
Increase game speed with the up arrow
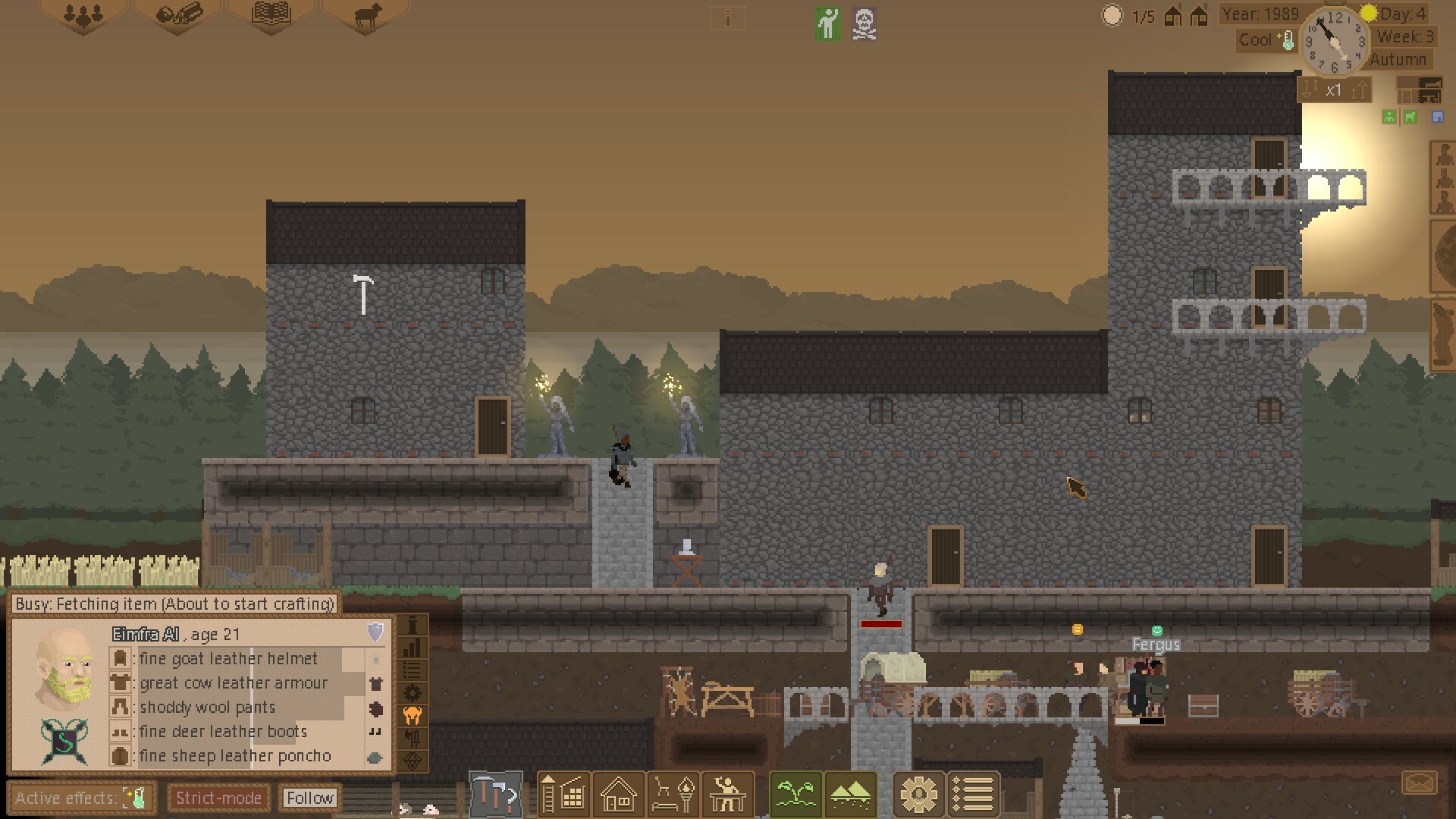[x=1357, y=89]
